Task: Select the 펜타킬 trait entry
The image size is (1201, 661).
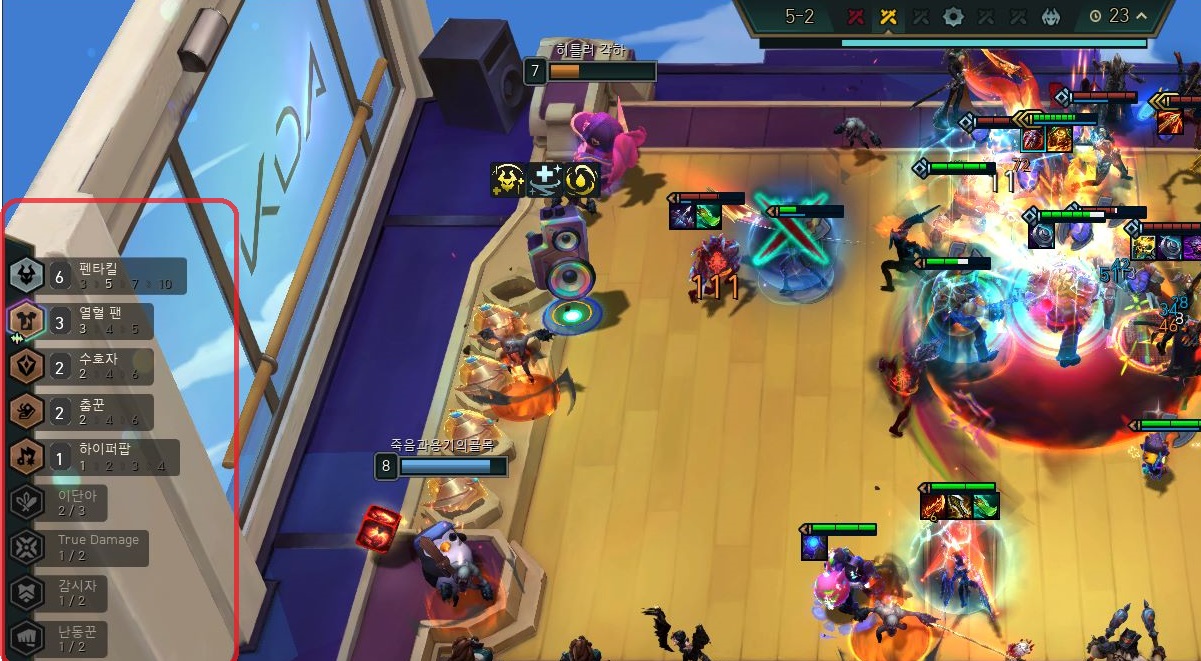Action: pos(97,276)
